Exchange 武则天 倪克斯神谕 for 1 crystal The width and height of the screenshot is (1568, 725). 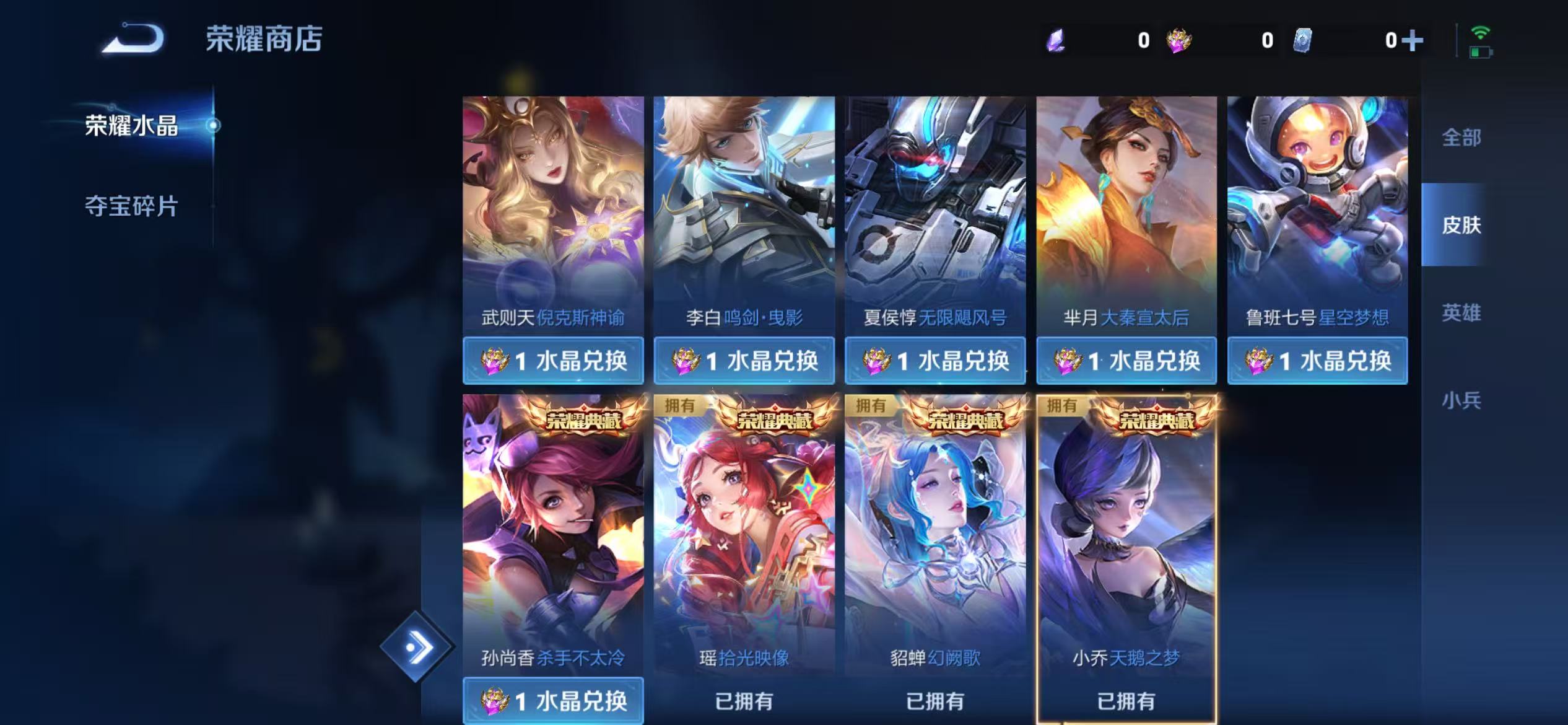coord(553,360)
